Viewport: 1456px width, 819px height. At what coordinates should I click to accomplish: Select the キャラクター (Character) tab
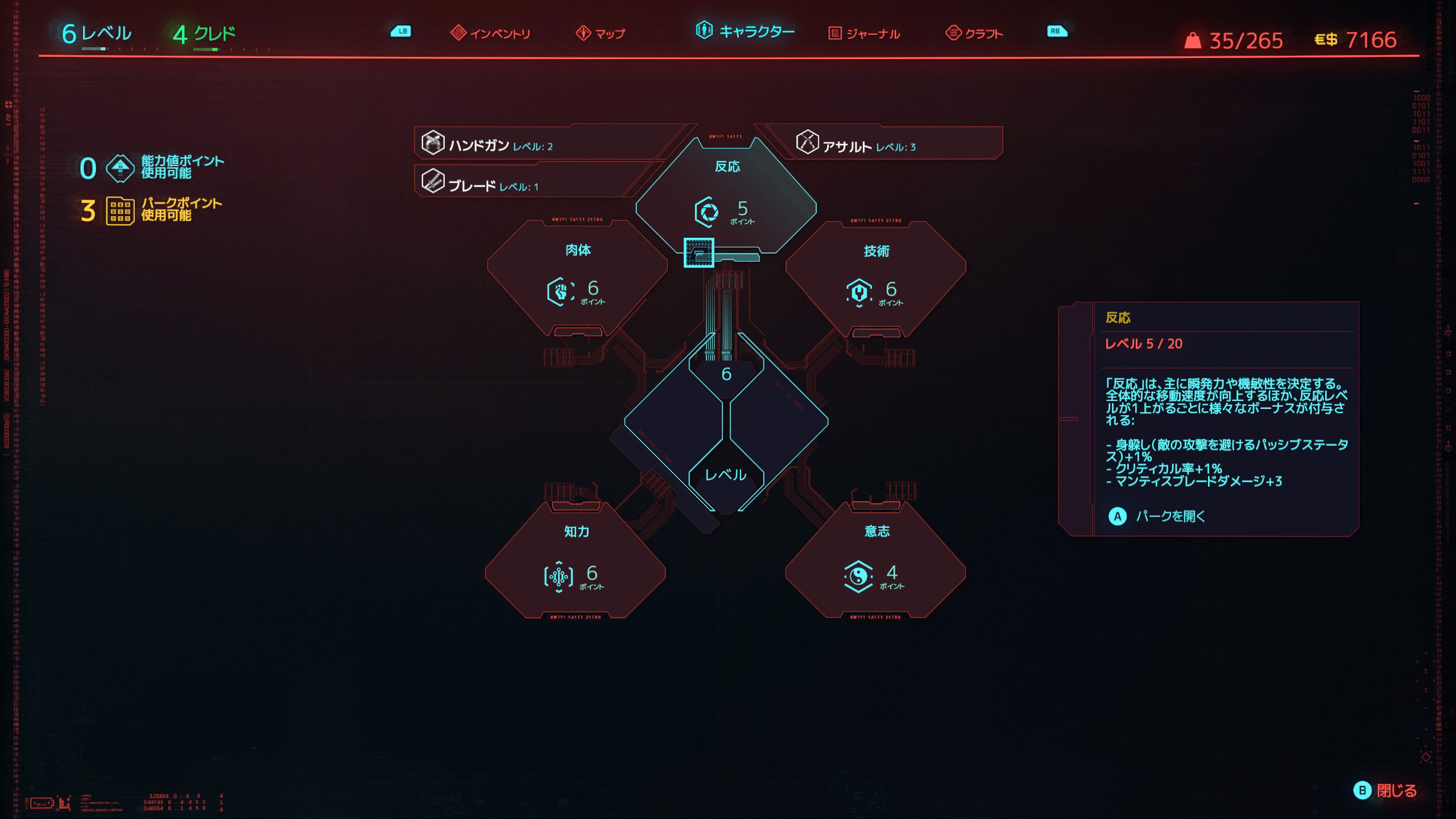(x=745, y=31)
